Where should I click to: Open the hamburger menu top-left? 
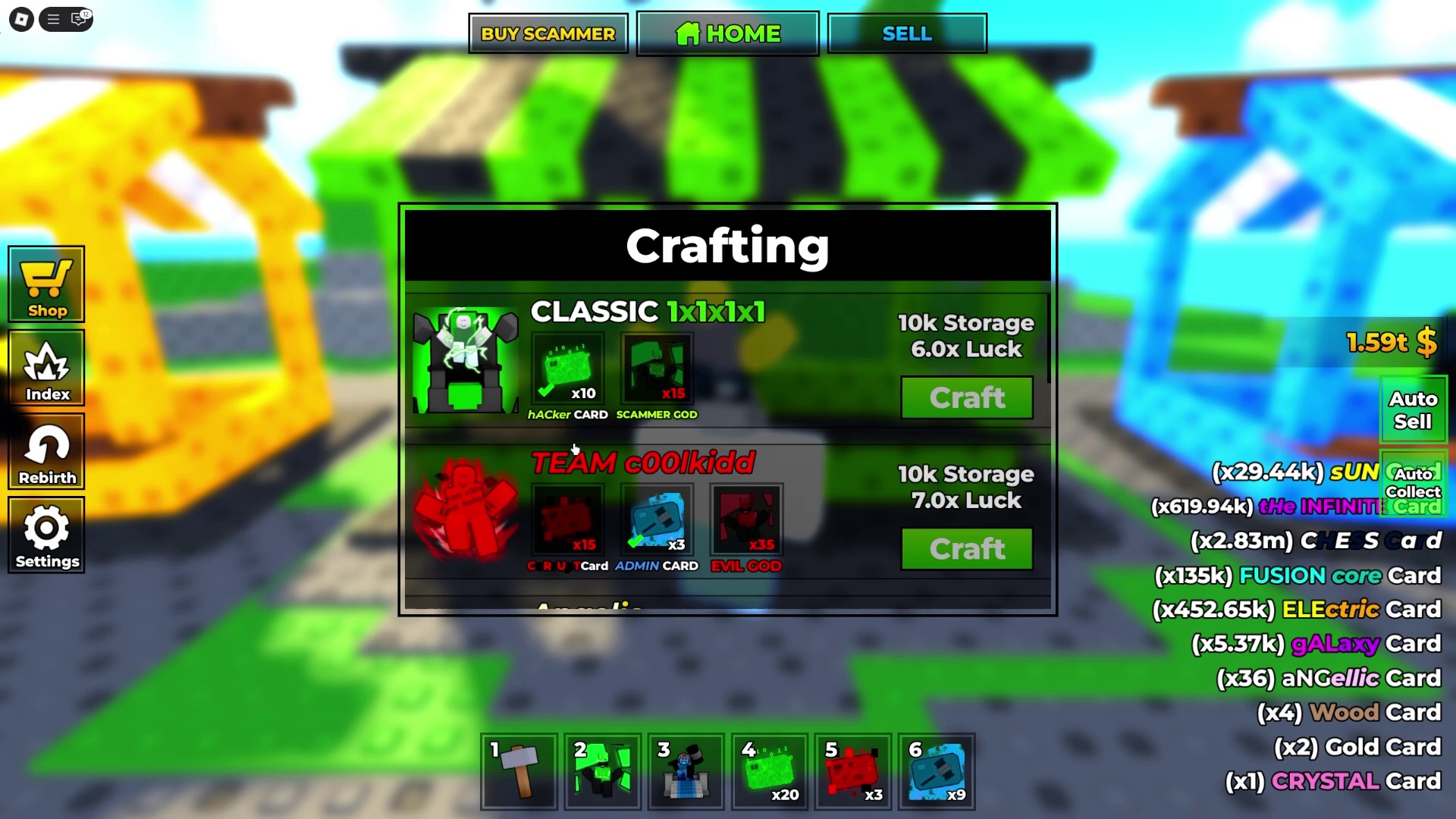52,19
